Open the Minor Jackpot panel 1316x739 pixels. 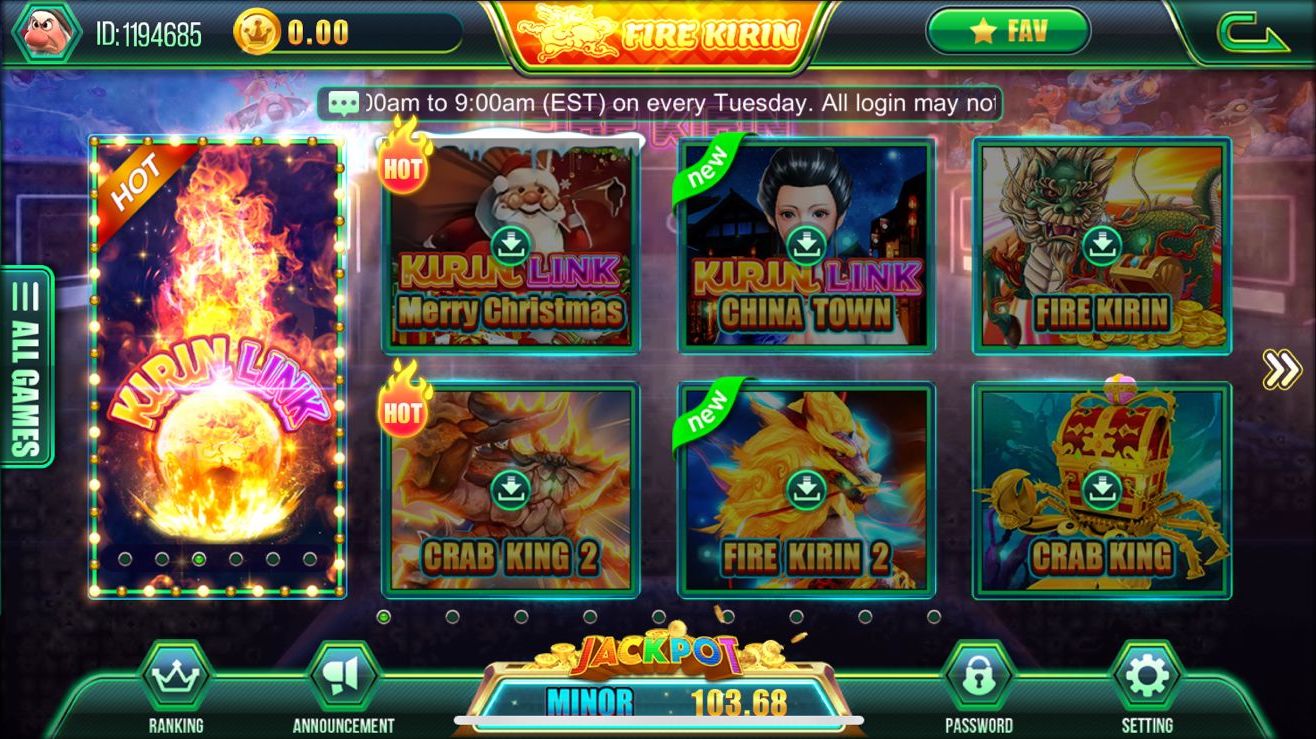click(665, 700)
